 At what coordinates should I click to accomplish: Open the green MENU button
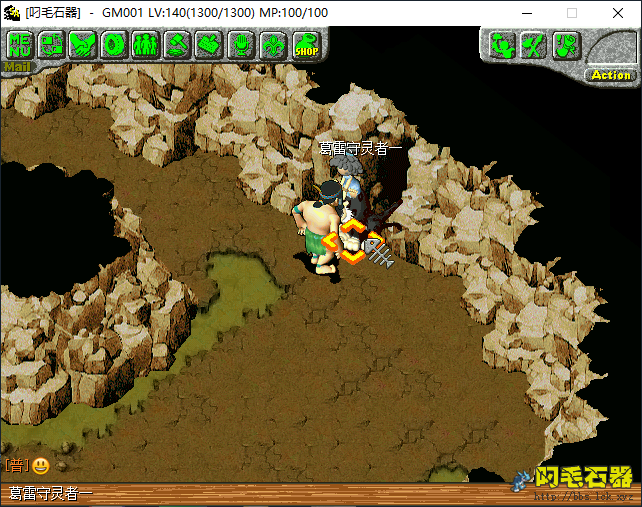point(20,45)
